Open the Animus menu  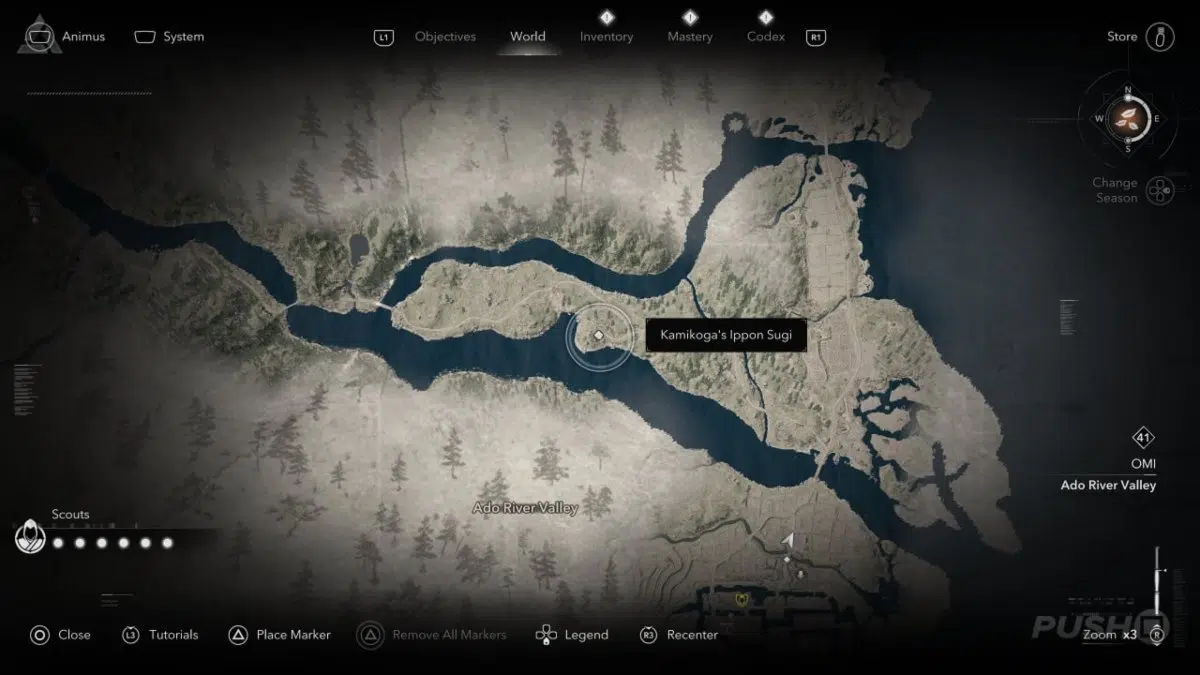tap(61, 37)
